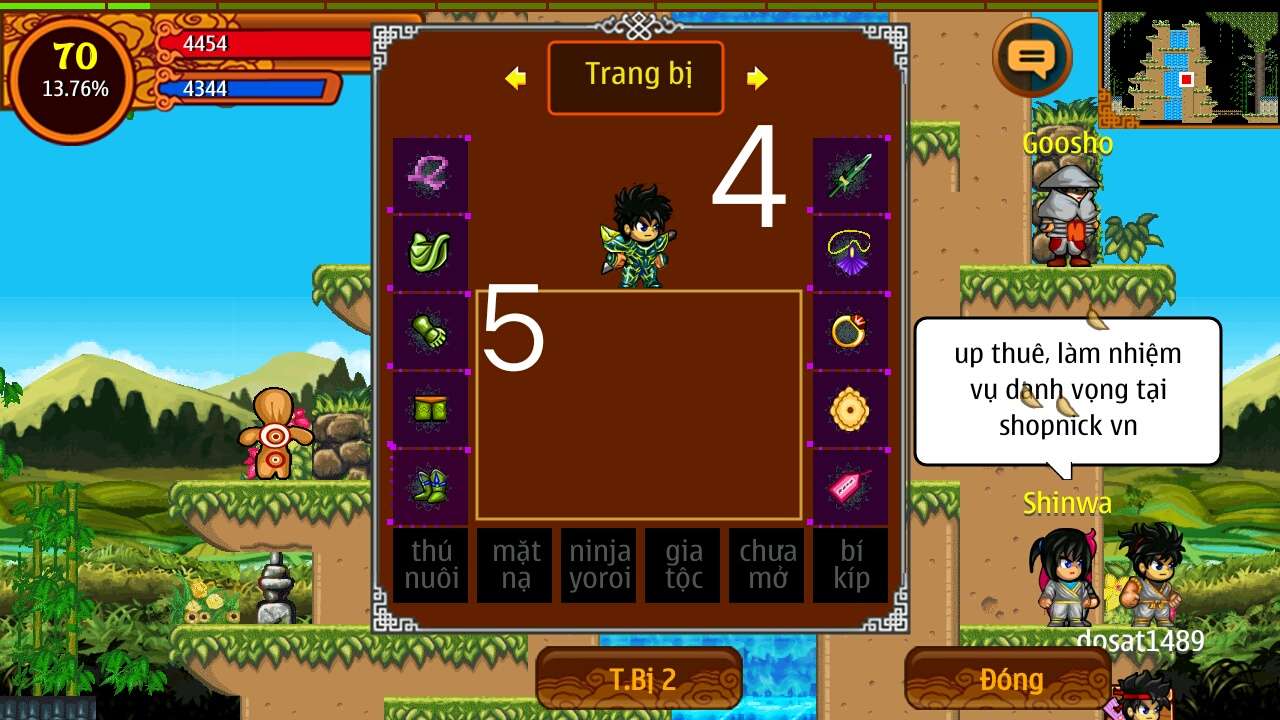The image size is (1280, 720).
Task: Select the green gloves slot
Action: [430, 331]
